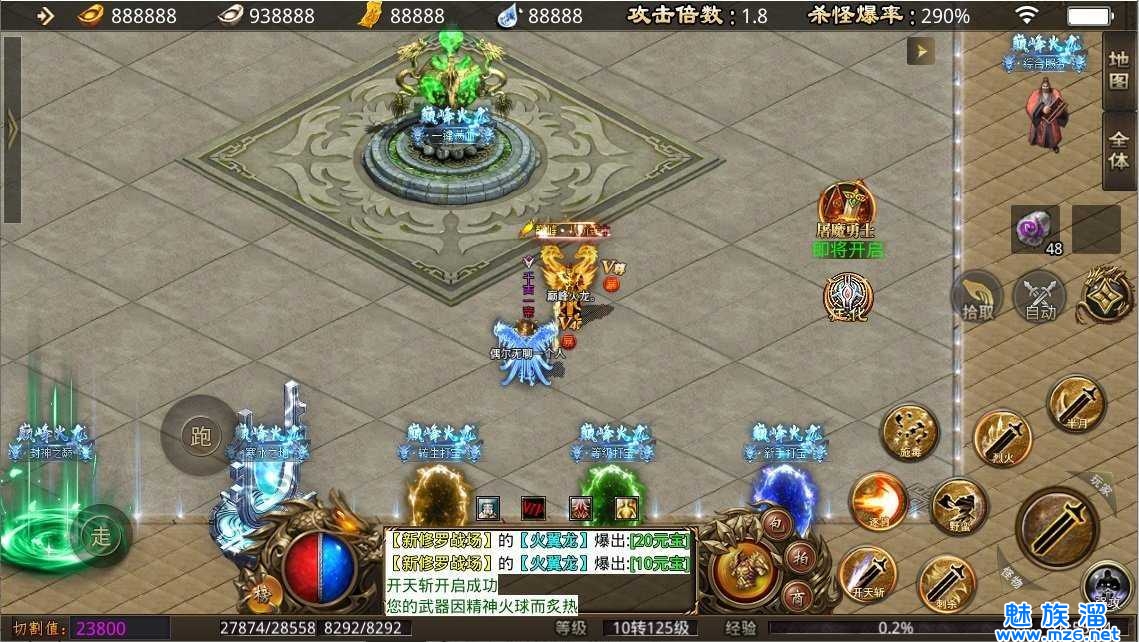This screenshot has height=642, width=1139.
Task: Switch movement to 跑 run mode
Action: coord(200,436)
